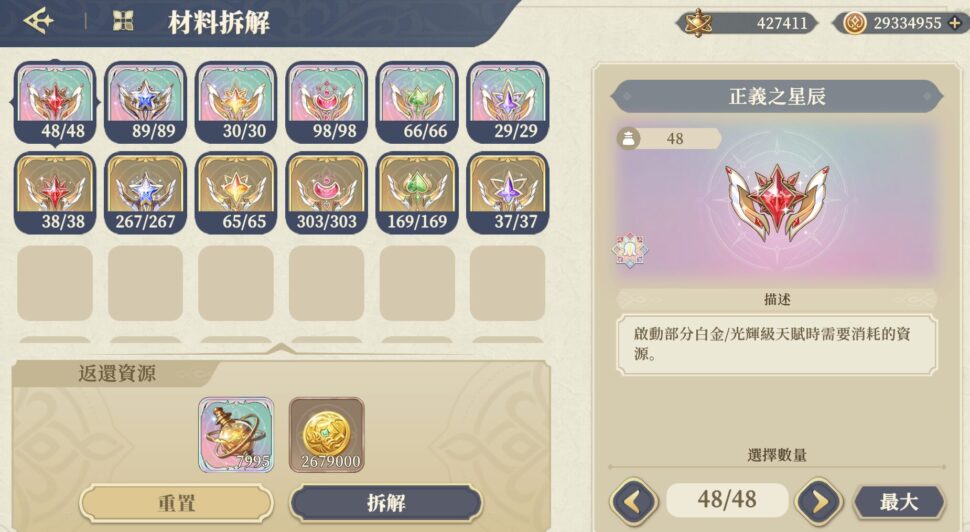Image resolution: width=970 pixels, height=532 pixels.
Task: Select the red star material with 48/48
Action: tap(55, 102)
